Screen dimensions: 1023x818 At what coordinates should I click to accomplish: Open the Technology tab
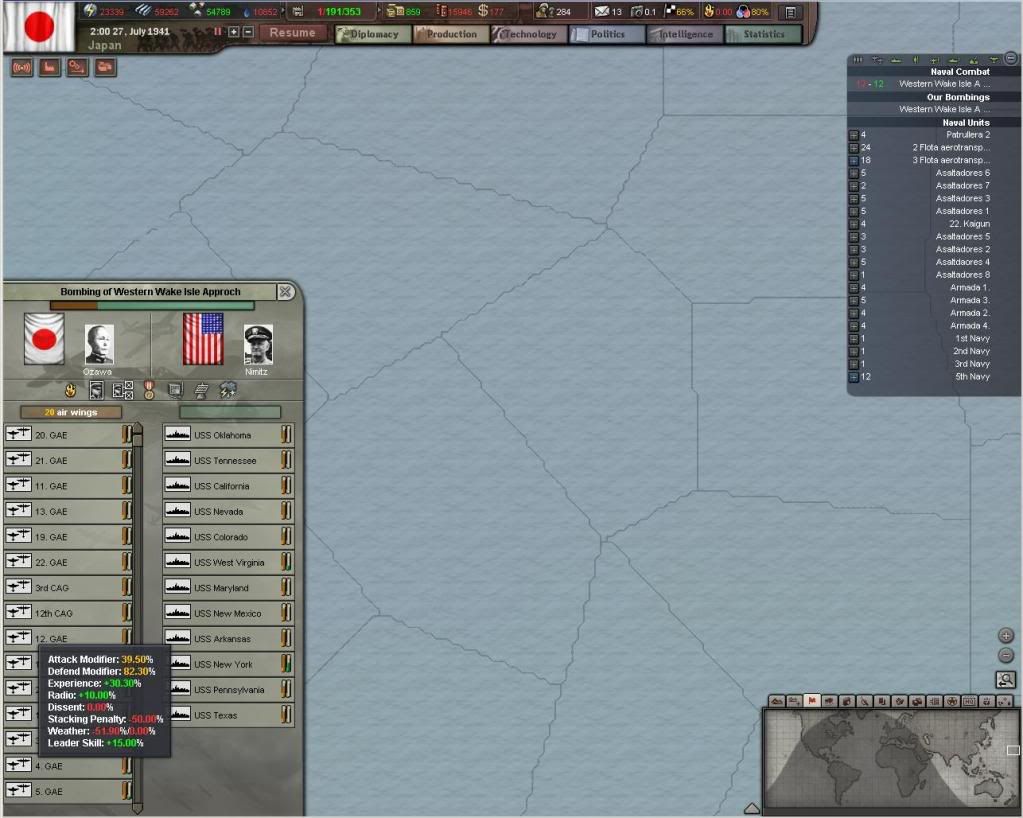(529, 34)
